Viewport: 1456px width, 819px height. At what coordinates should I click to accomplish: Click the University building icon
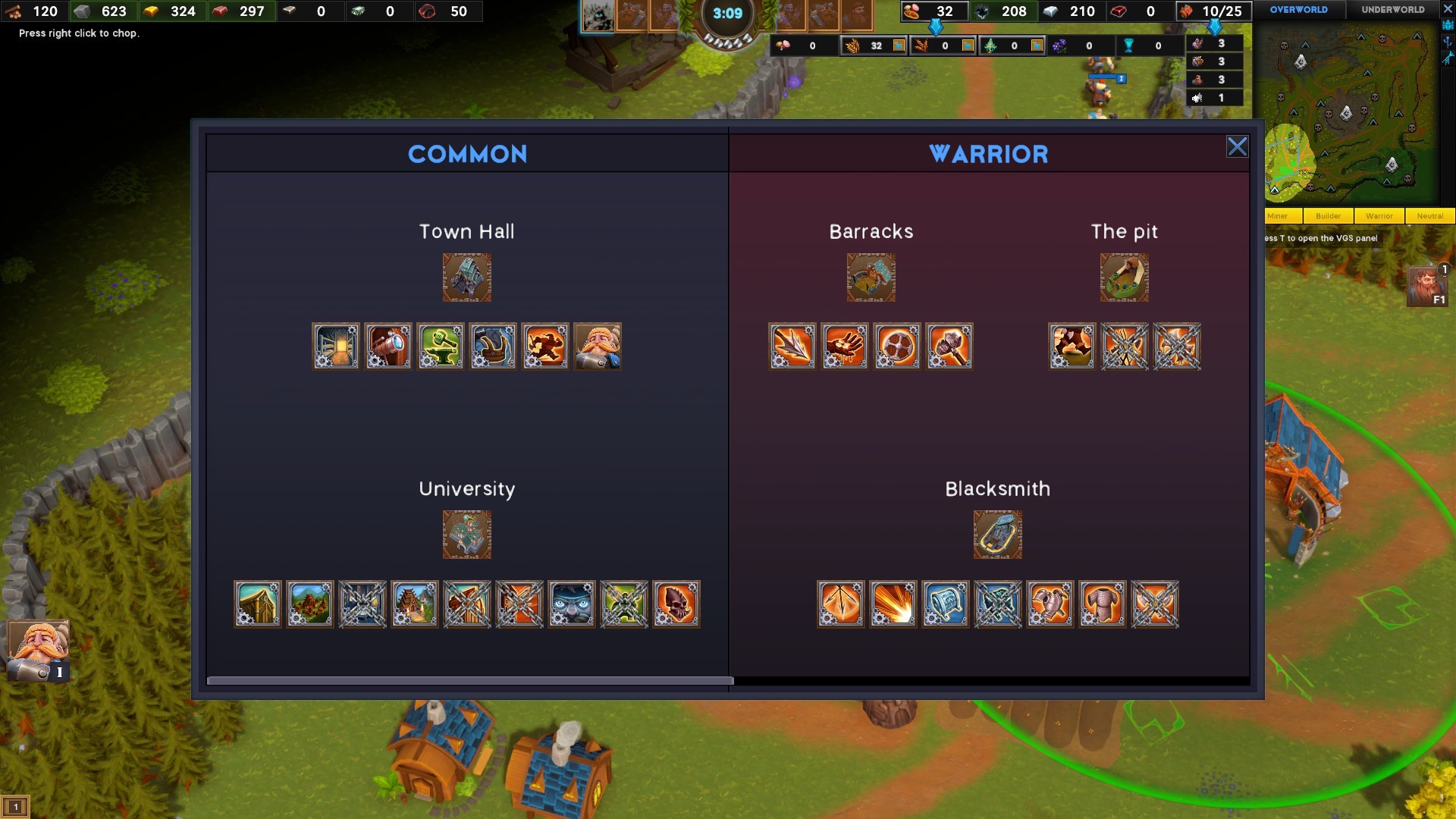click(x=467, y=534)
